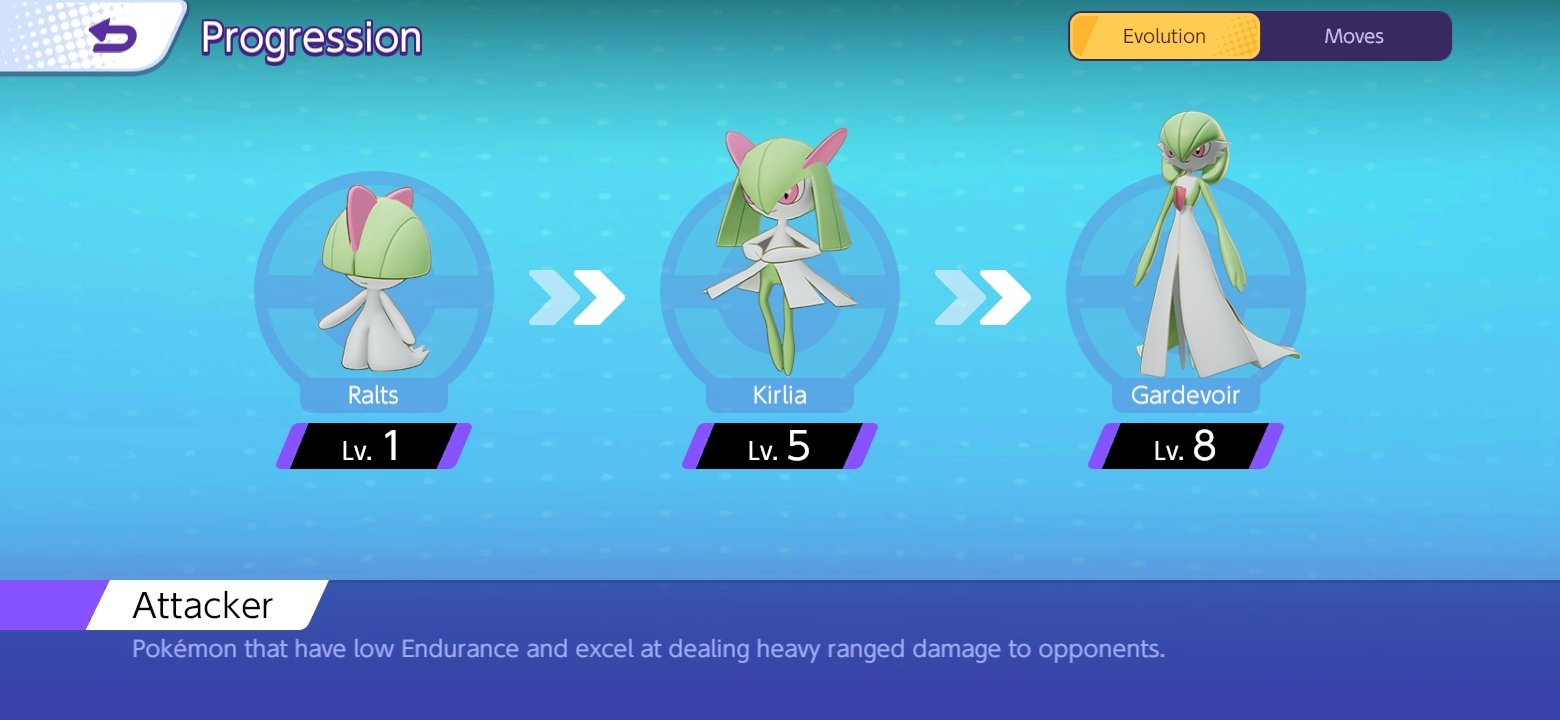This screenshot has height=720, width=1560.
Task: Tap the back arrow icon
Action: (x=111, y=37)
